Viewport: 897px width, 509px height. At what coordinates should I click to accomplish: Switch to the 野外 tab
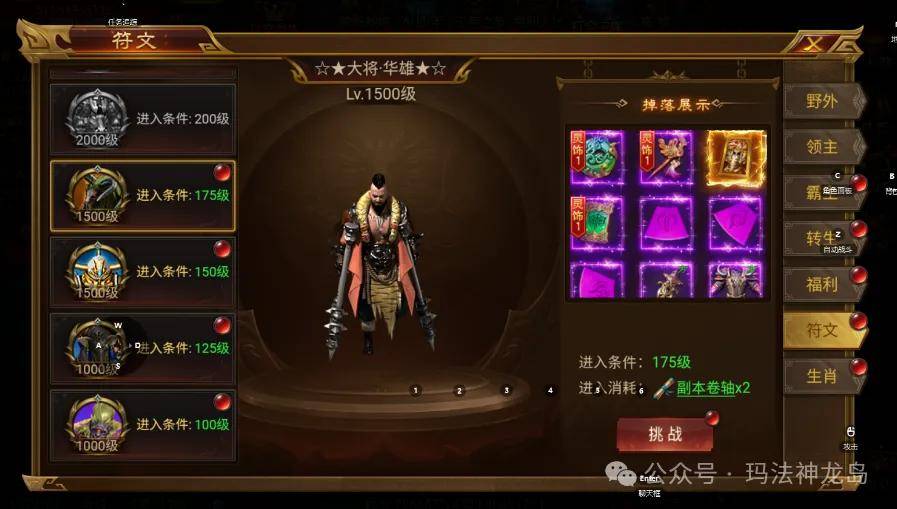[x=821, y=101]
